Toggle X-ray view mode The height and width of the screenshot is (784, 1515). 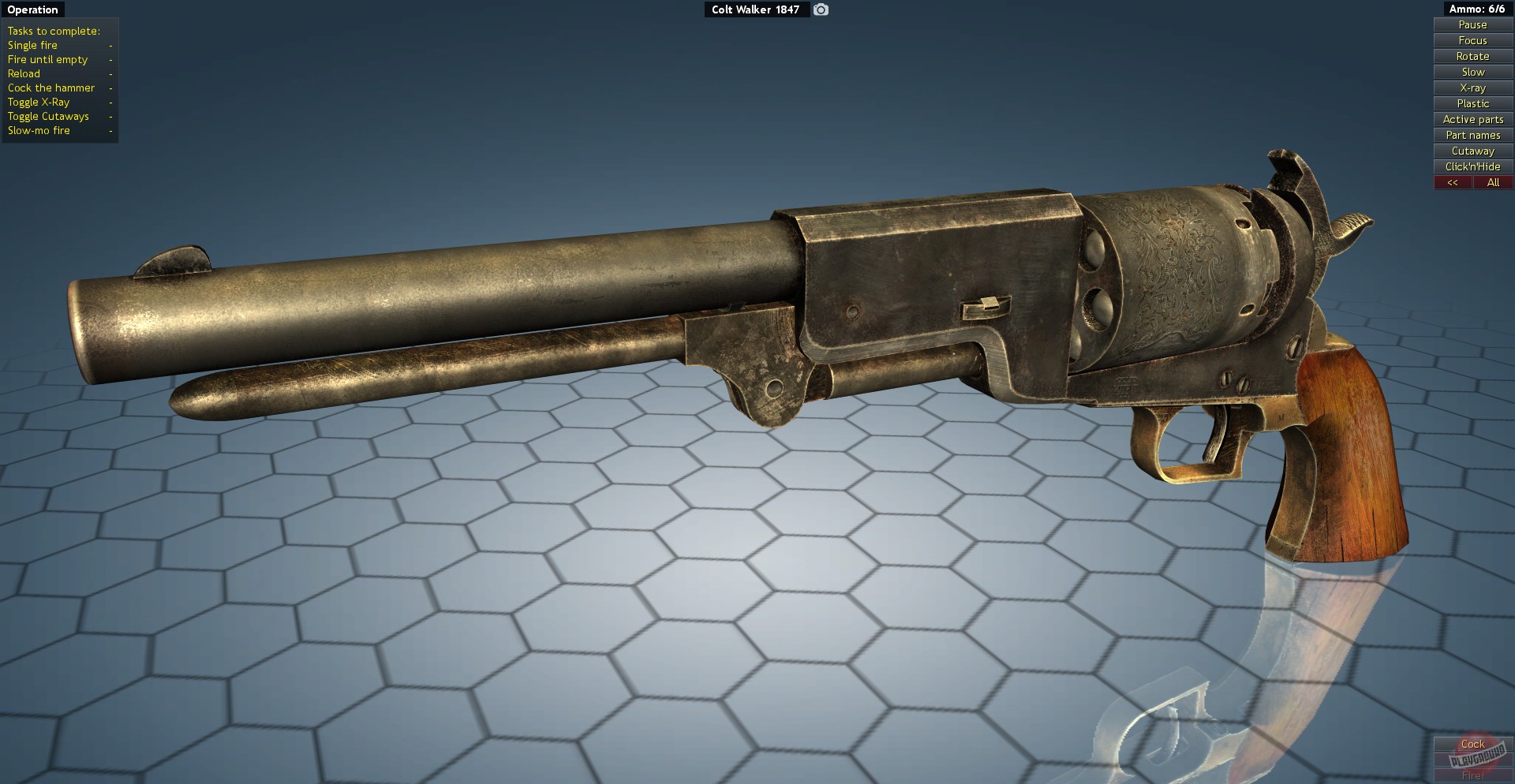pos(1472,88)
